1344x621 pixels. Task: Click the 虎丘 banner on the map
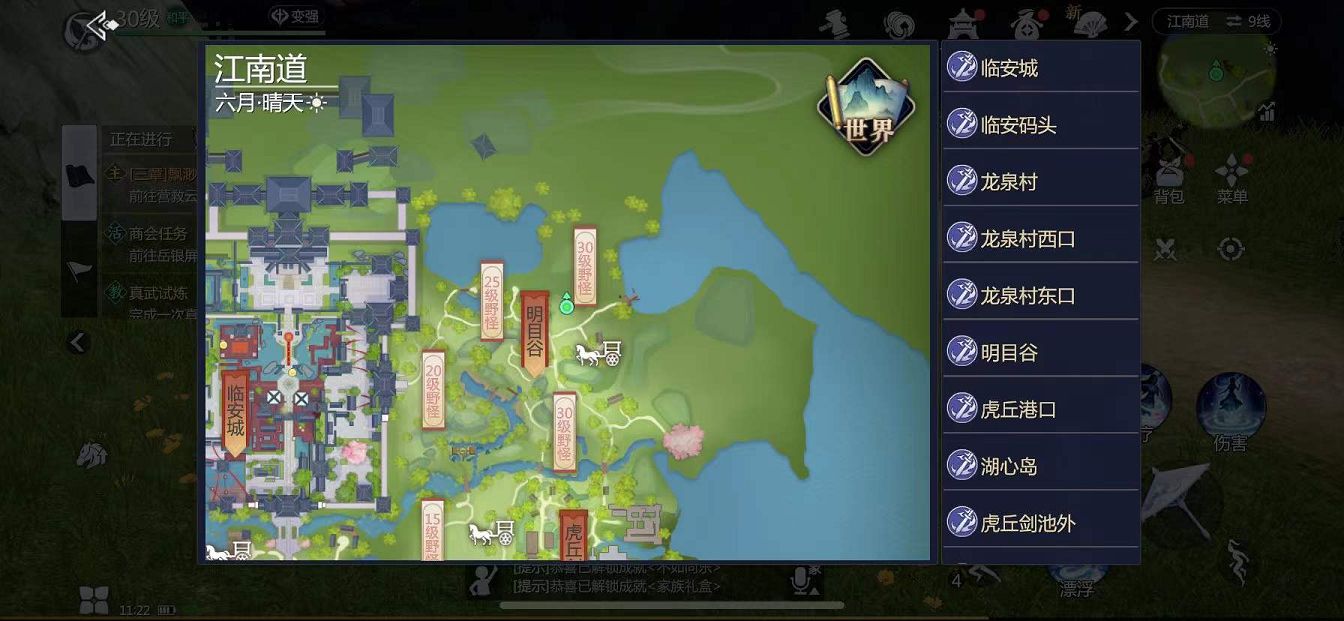574,537
